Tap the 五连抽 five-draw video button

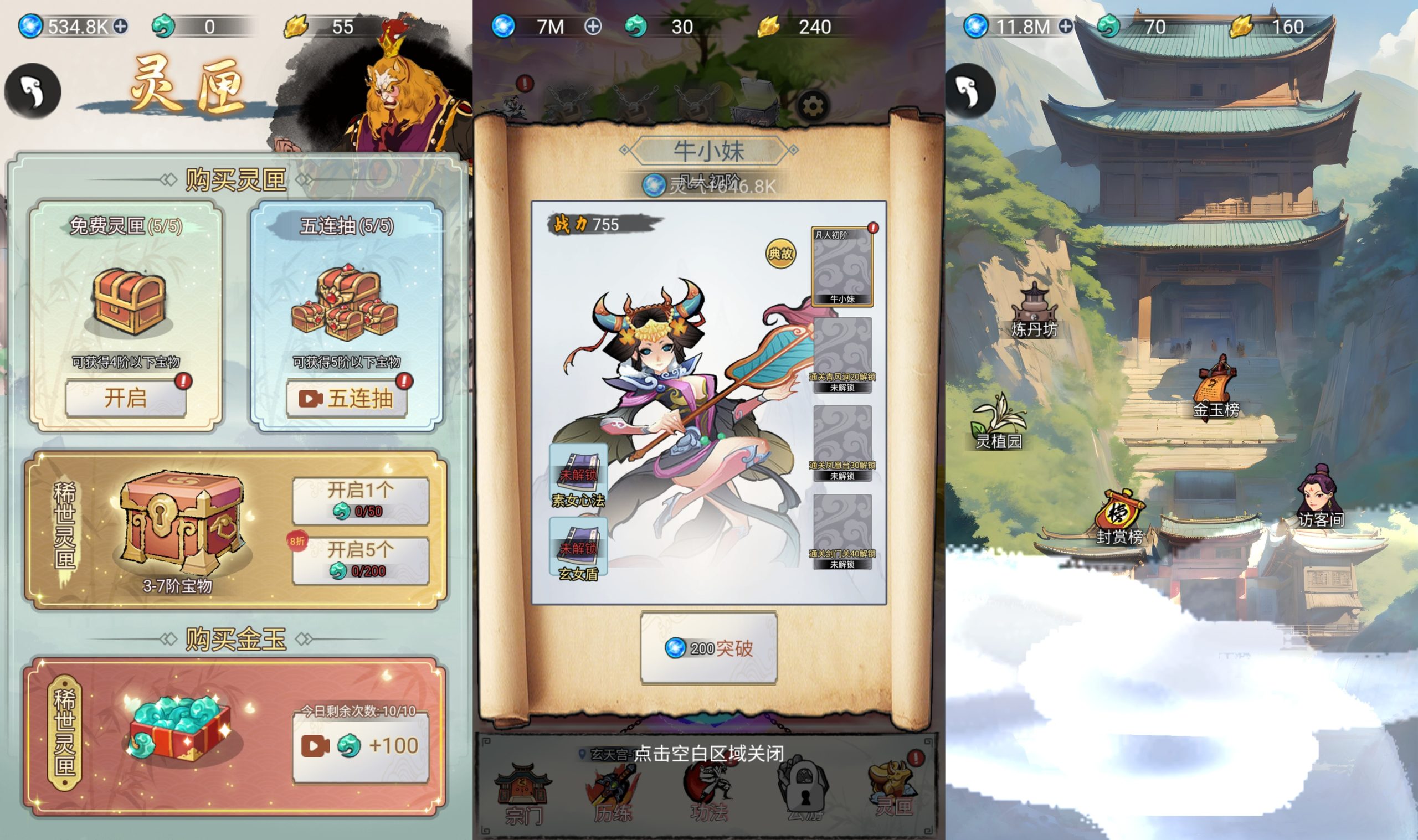[x=346, y=399]
